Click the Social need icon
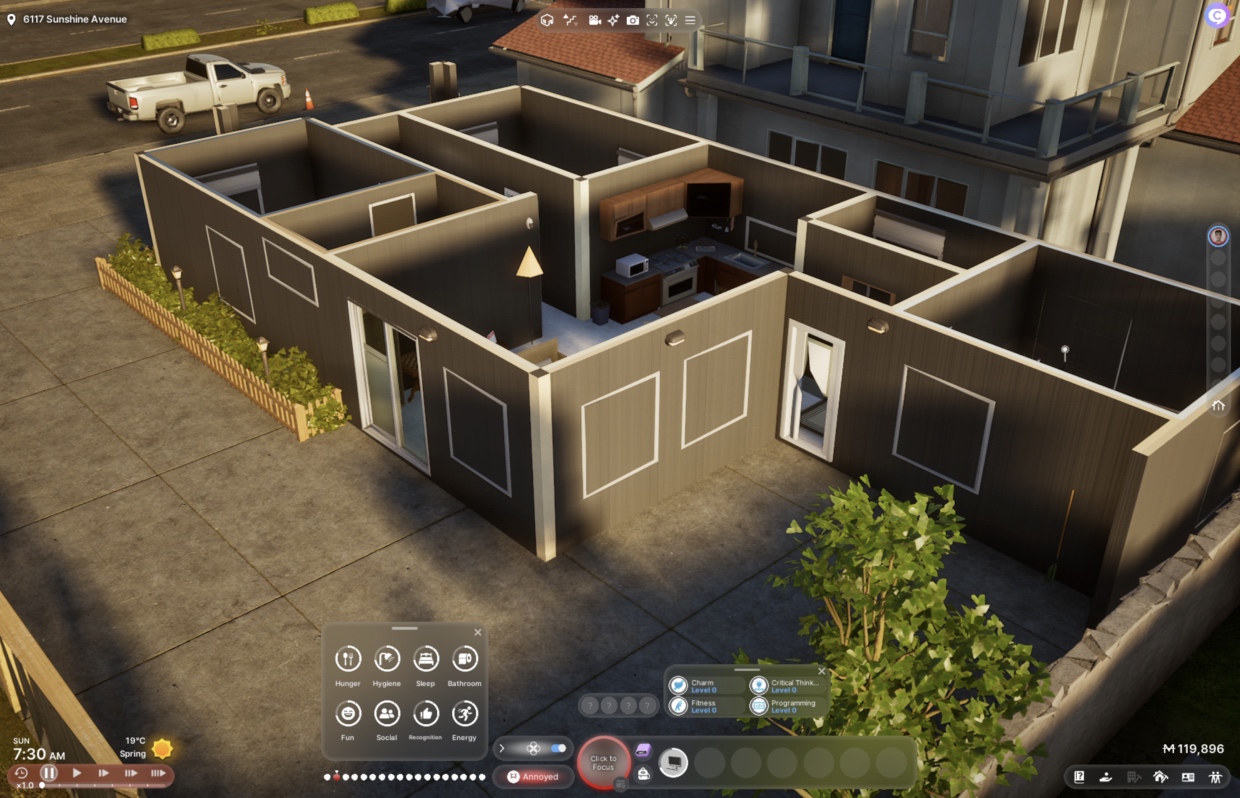Viewport: 1240px width, 798px height. click(x=387, y=713)
